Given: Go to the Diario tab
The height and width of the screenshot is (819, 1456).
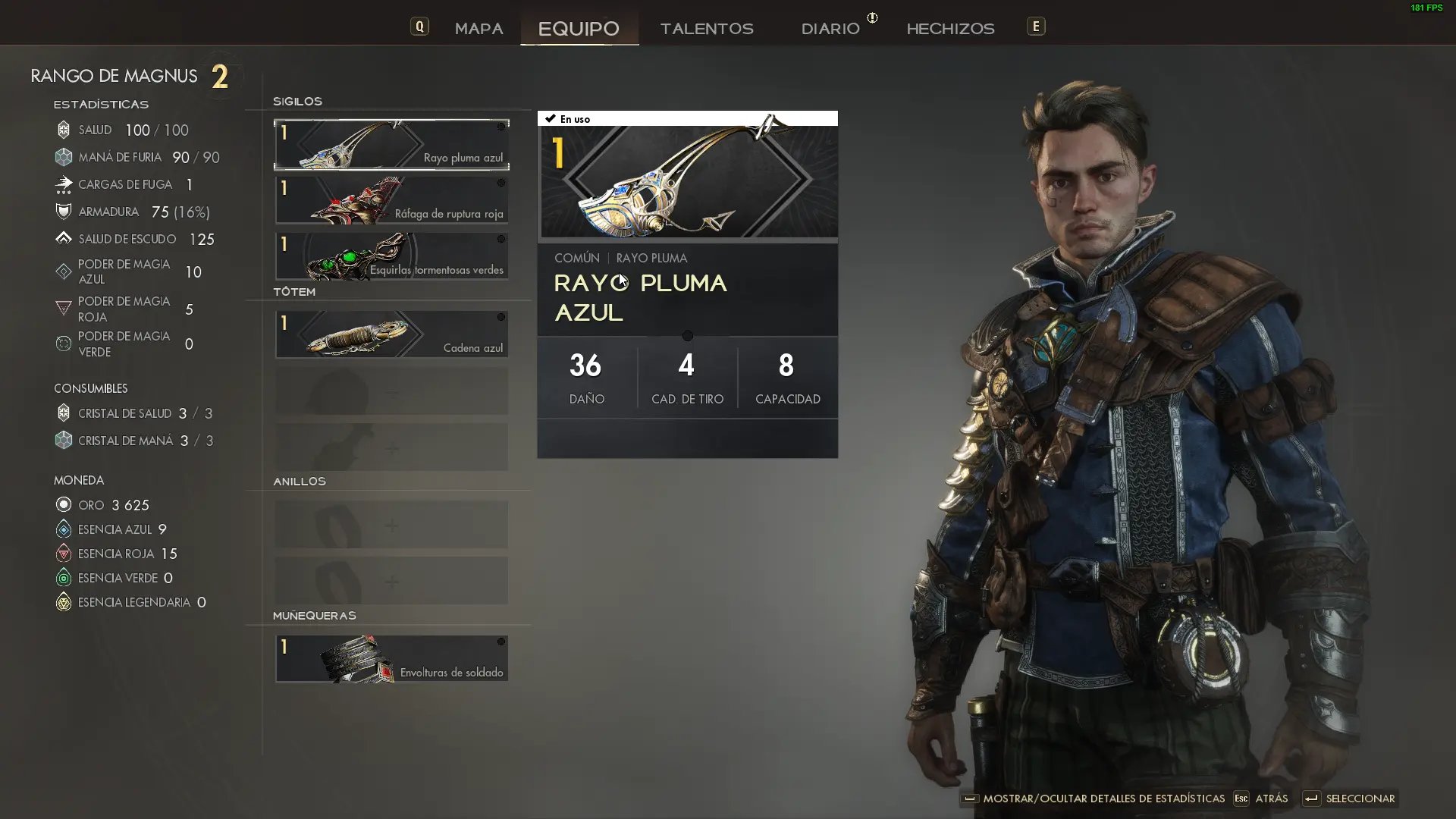Looking at the screenshot, I should [x=830, y=29].
